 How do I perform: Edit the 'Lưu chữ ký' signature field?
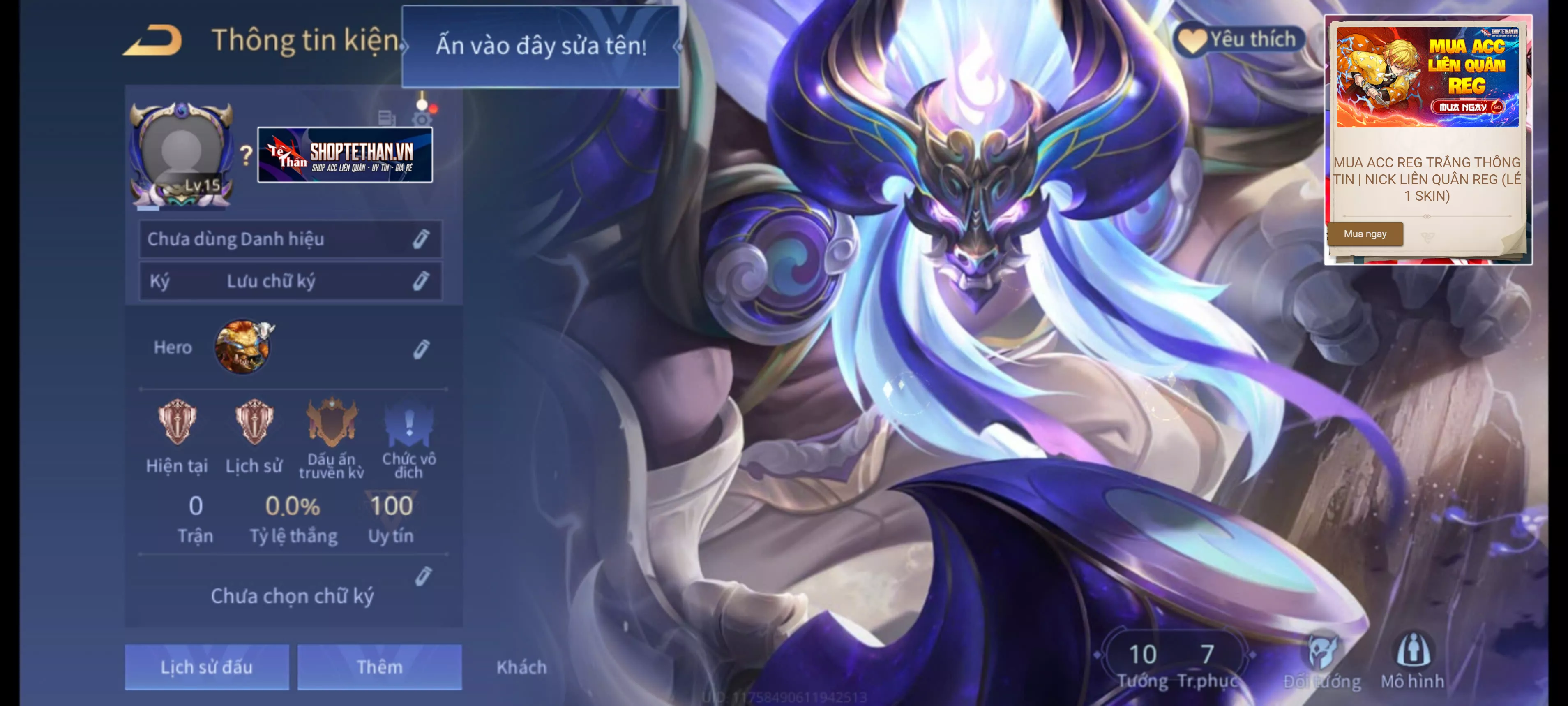(x=421, y=281)
